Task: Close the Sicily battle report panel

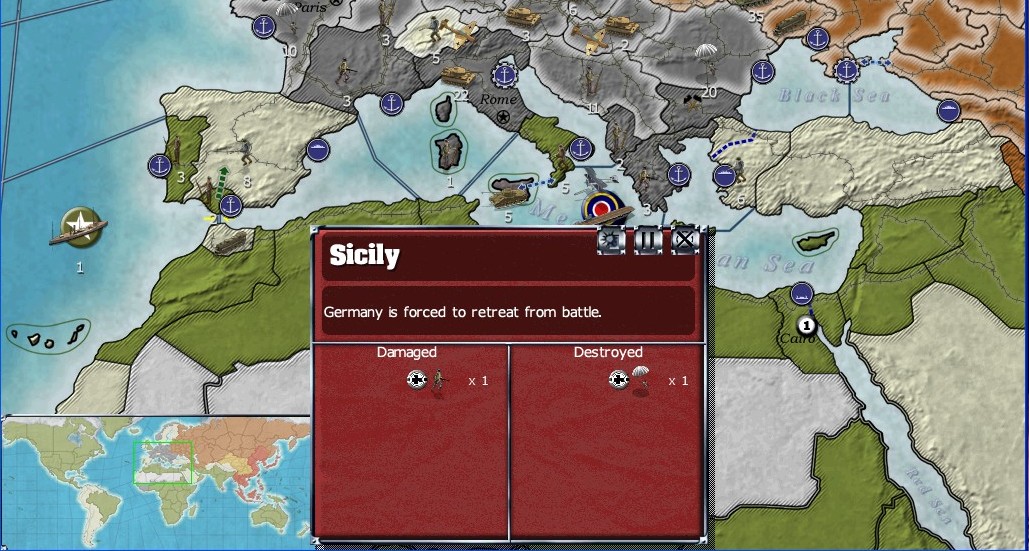Action: 684,240
